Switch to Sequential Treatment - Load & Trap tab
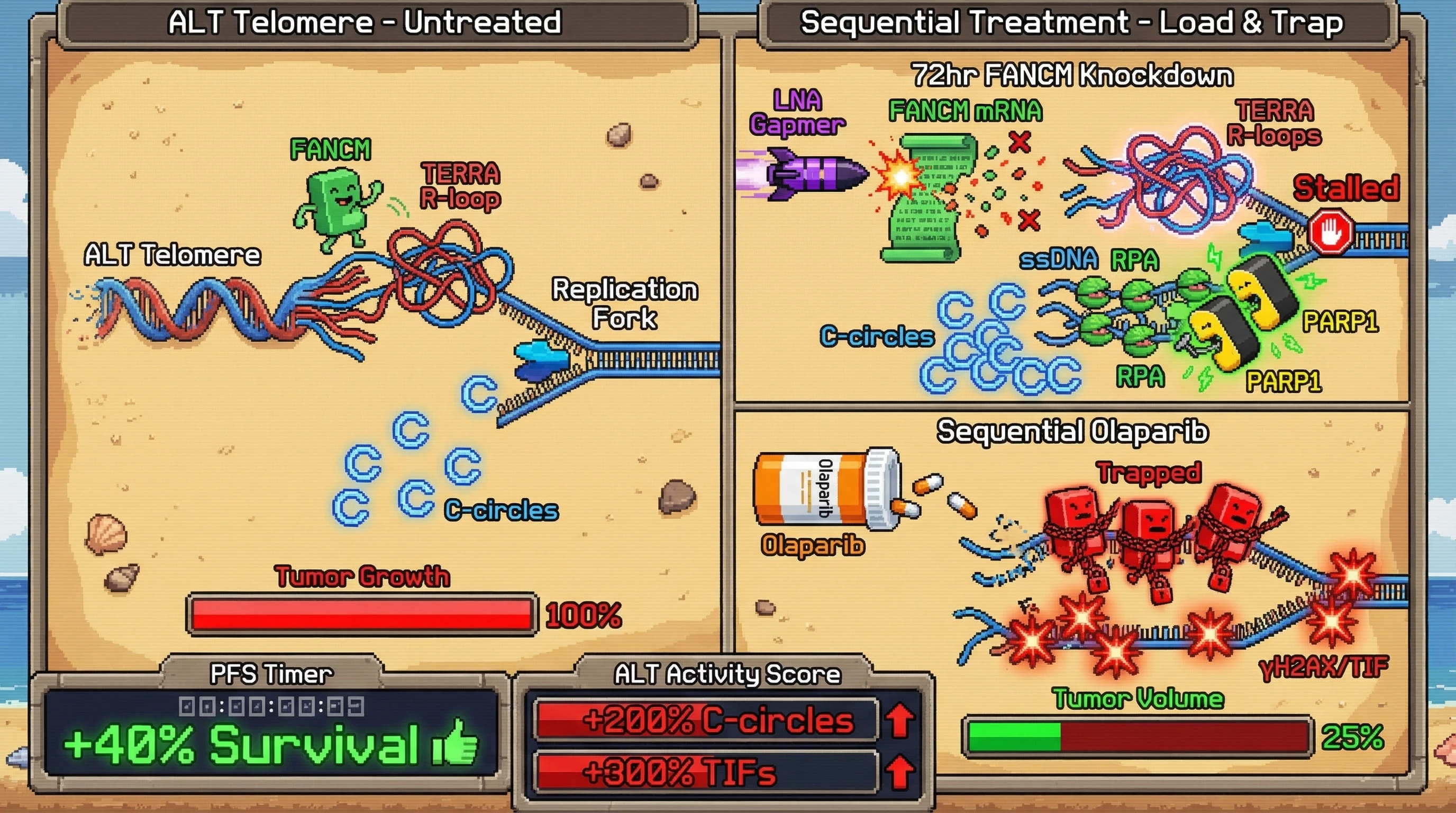 1072,23
